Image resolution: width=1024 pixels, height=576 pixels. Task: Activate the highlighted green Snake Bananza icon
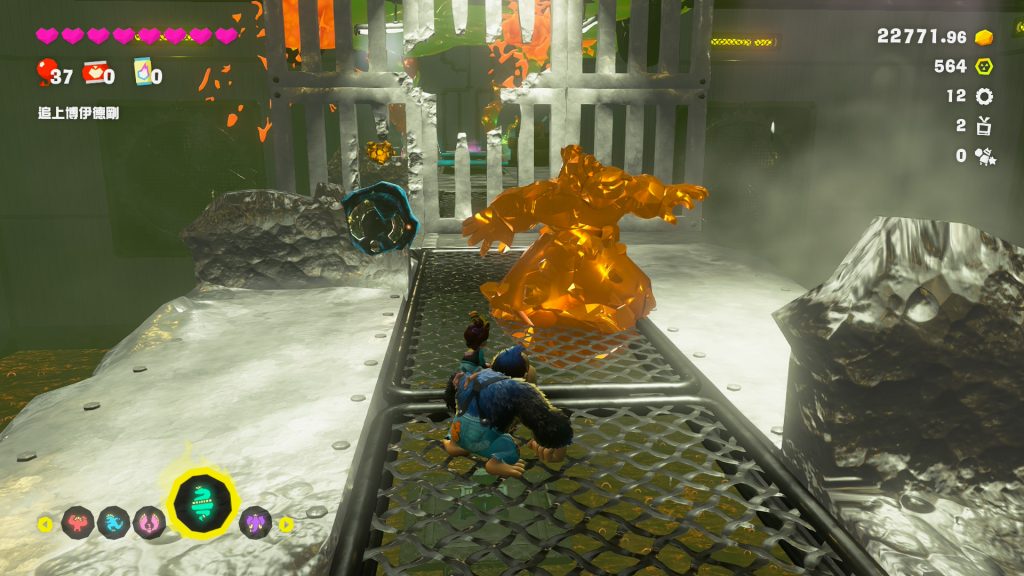[202, 503]
